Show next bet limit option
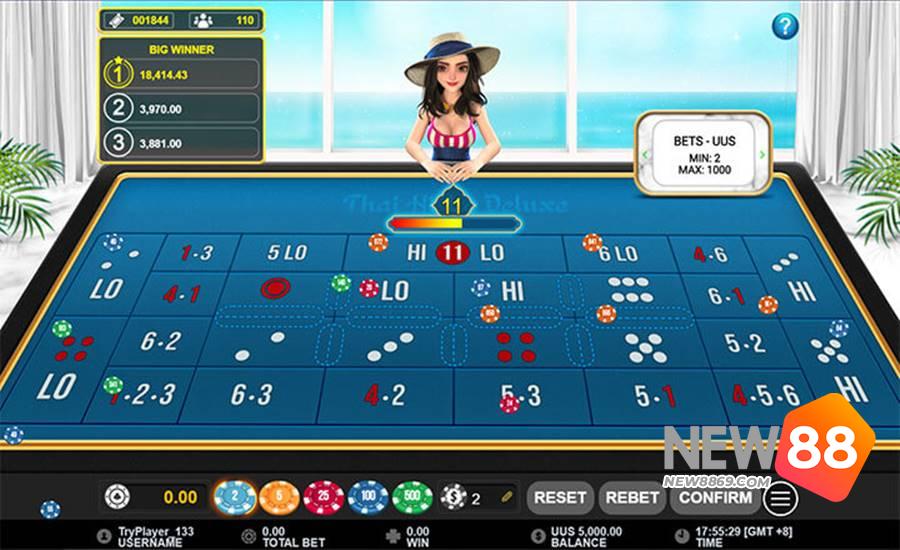This screenshot has height=550, width=900. click(762, 155)
